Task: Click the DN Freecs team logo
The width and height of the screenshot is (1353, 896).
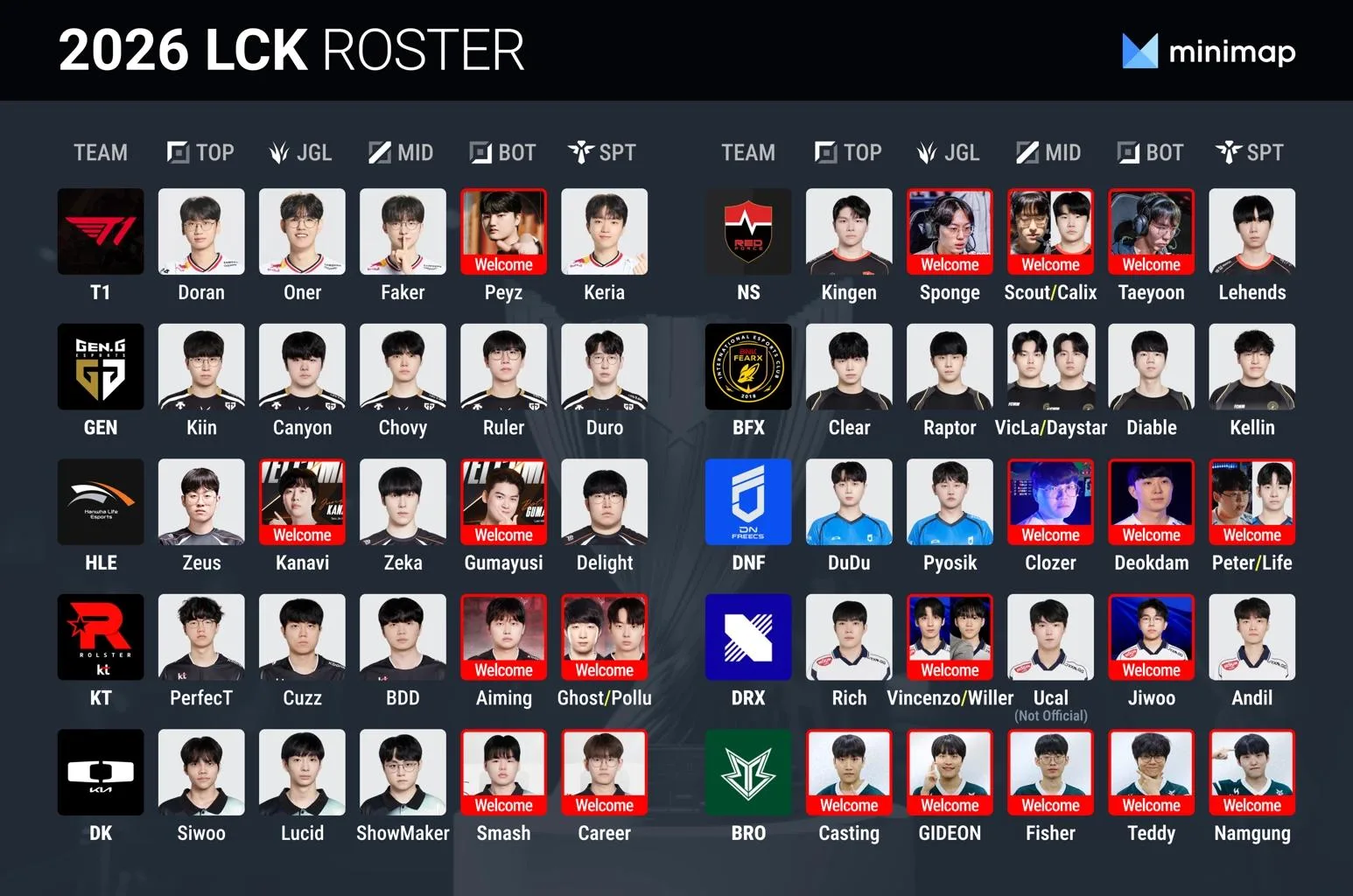Action: tap(748, 502)
